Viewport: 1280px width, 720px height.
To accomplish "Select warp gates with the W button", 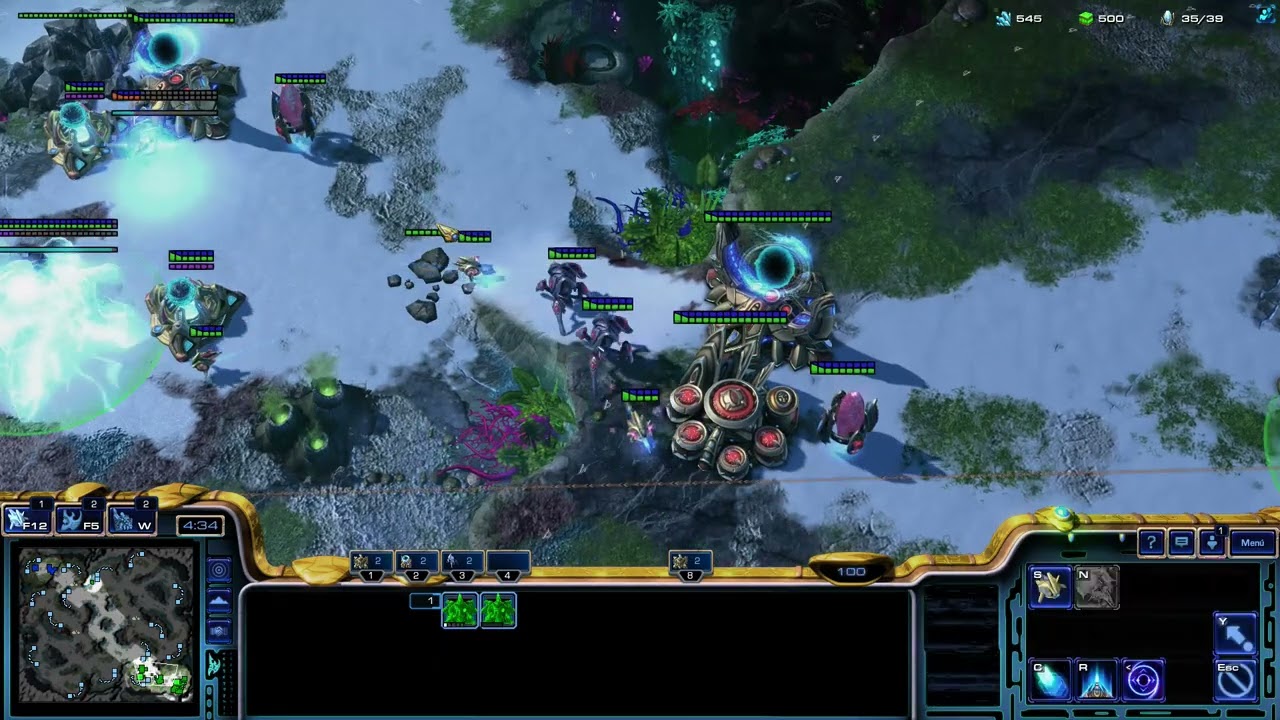I will 133,520.
